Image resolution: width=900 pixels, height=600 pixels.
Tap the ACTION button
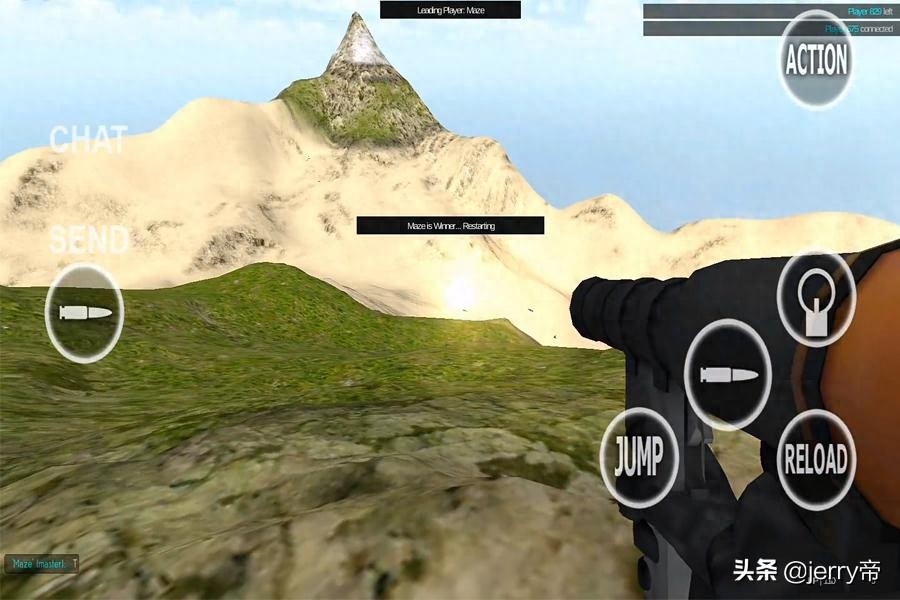coord(816,61)
